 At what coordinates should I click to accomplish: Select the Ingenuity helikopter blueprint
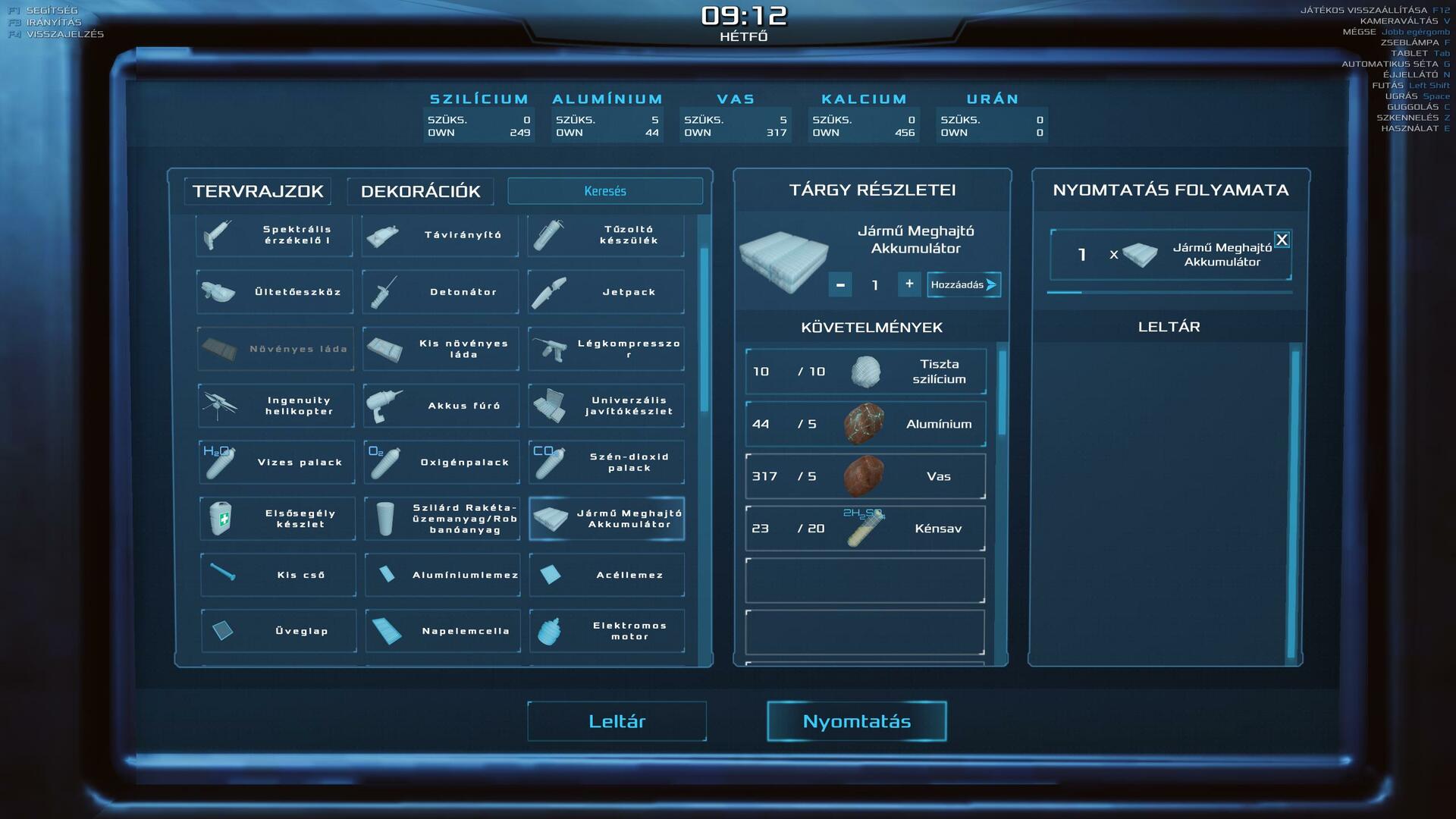pyautogui.click(x=276, y=406)
